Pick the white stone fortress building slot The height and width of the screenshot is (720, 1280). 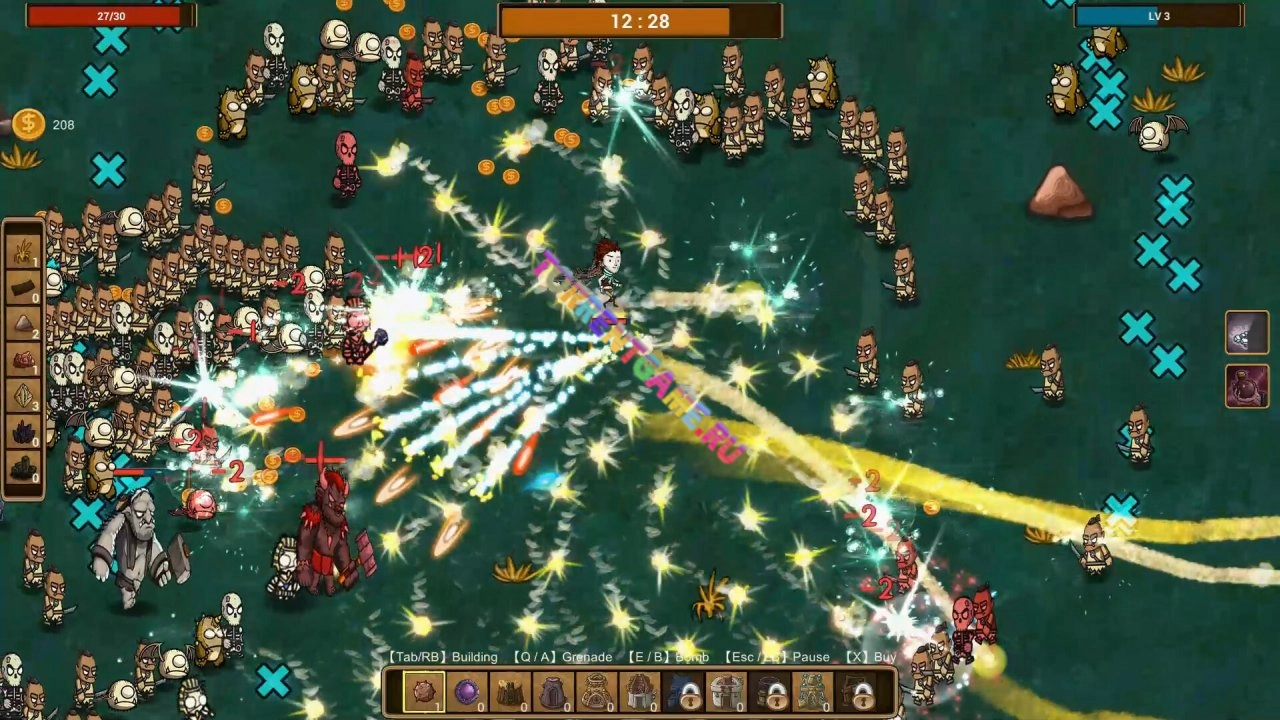tap(727, 692)
